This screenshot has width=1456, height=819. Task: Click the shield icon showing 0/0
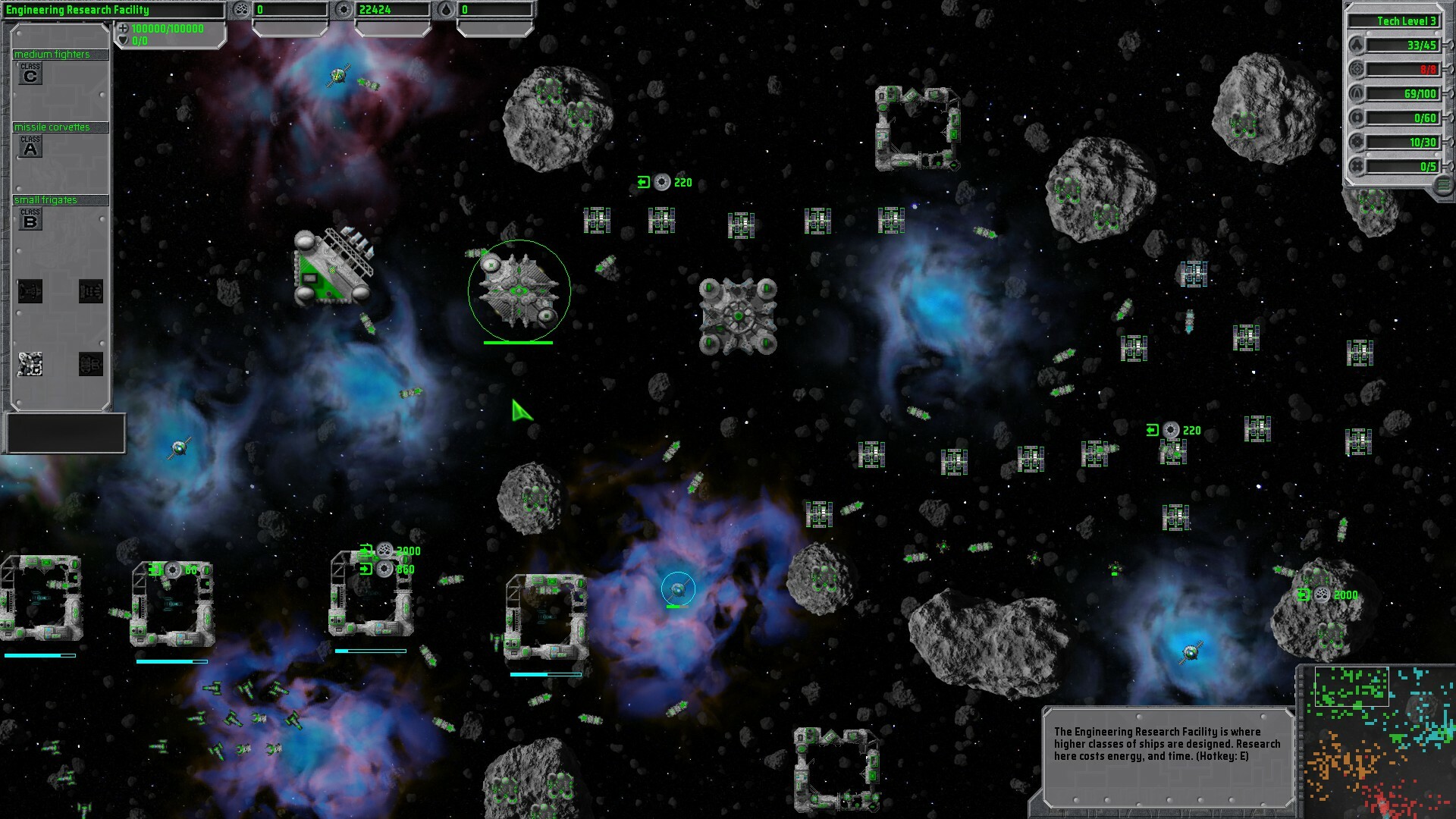click(124, 40)
